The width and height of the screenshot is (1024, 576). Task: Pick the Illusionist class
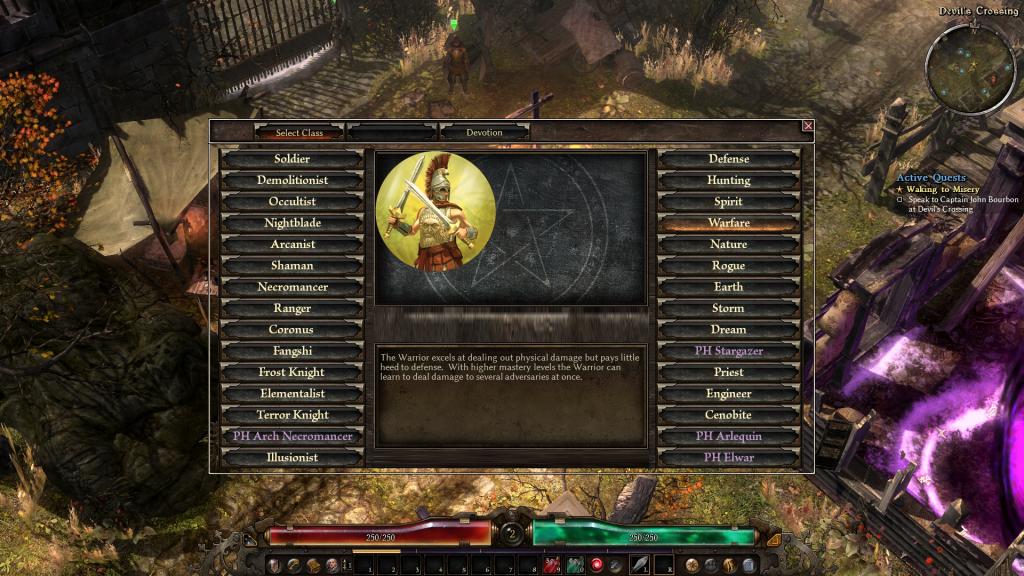(292, 457)
